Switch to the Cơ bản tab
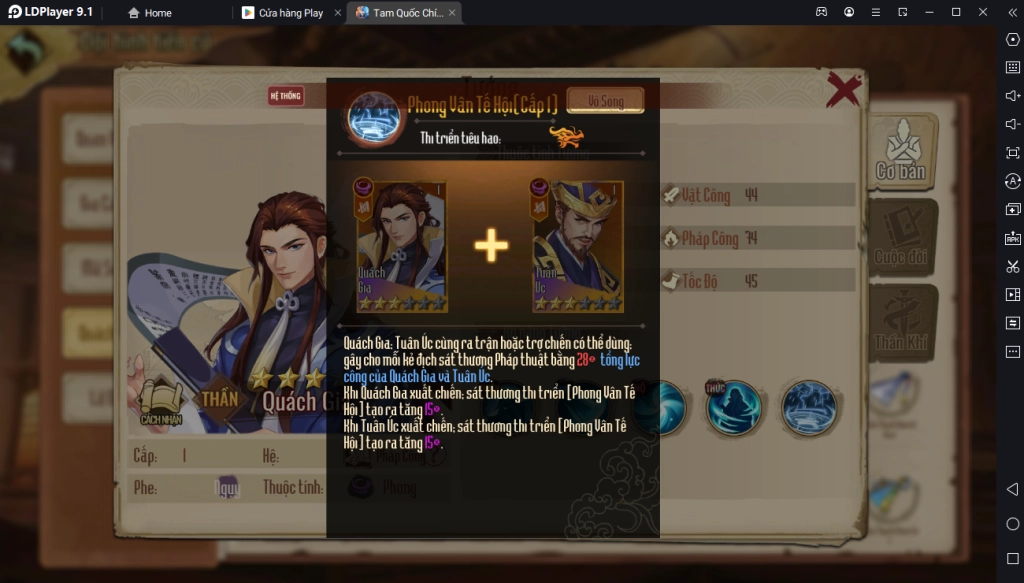 point(902,153)
